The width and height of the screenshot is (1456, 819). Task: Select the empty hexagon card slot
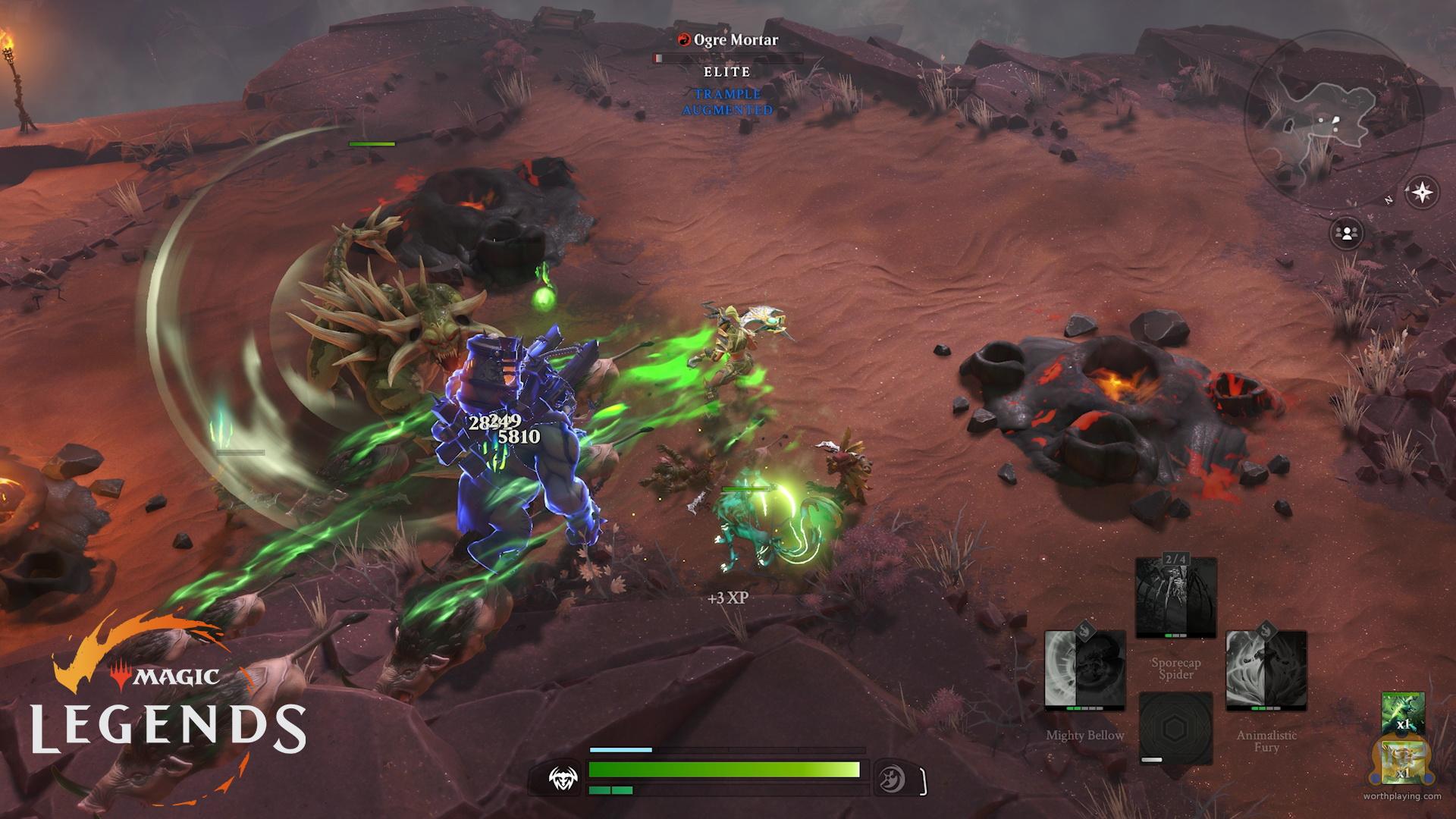point(1175,726)
